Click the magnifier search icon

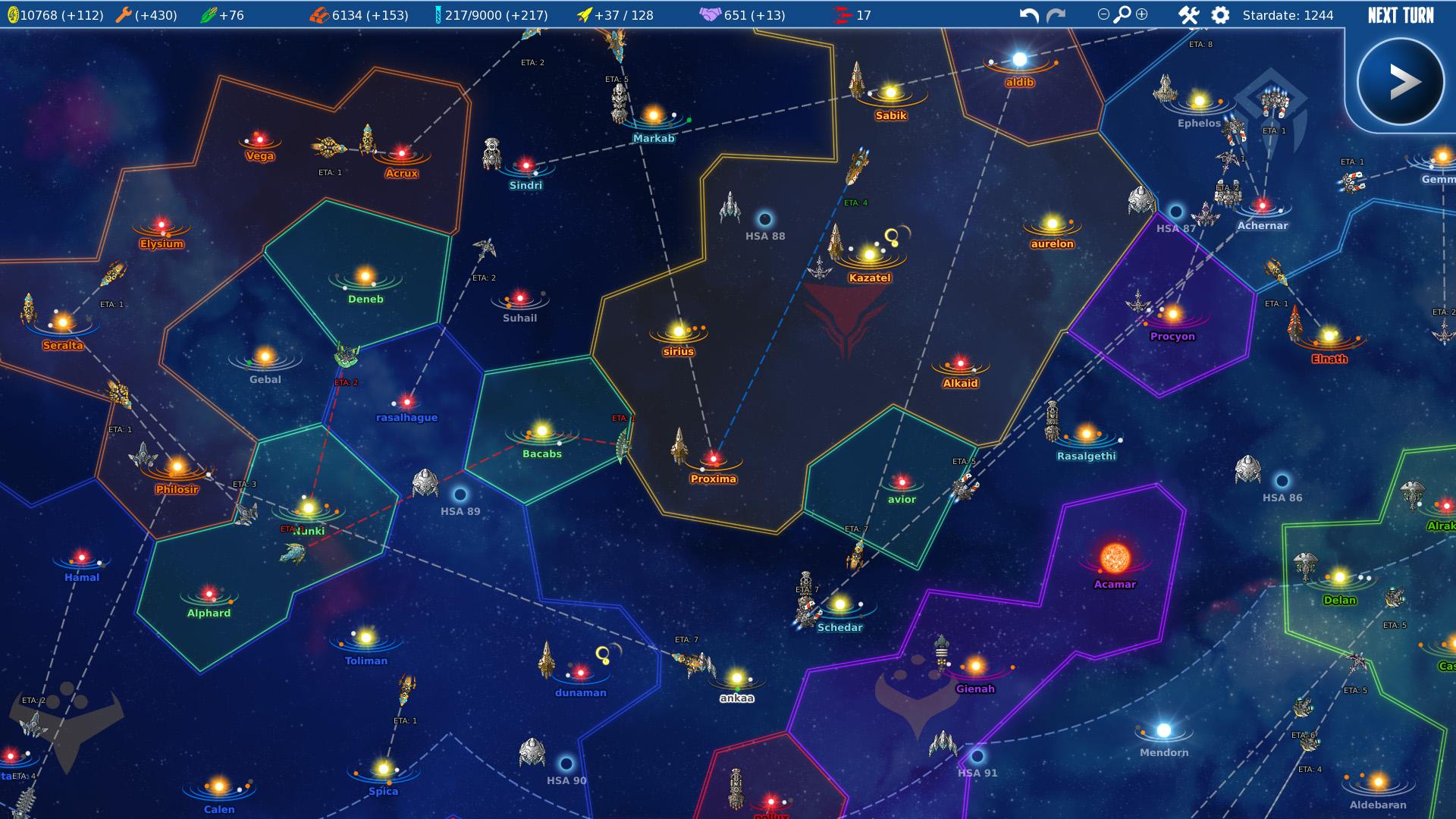[x=1120, y=13]
